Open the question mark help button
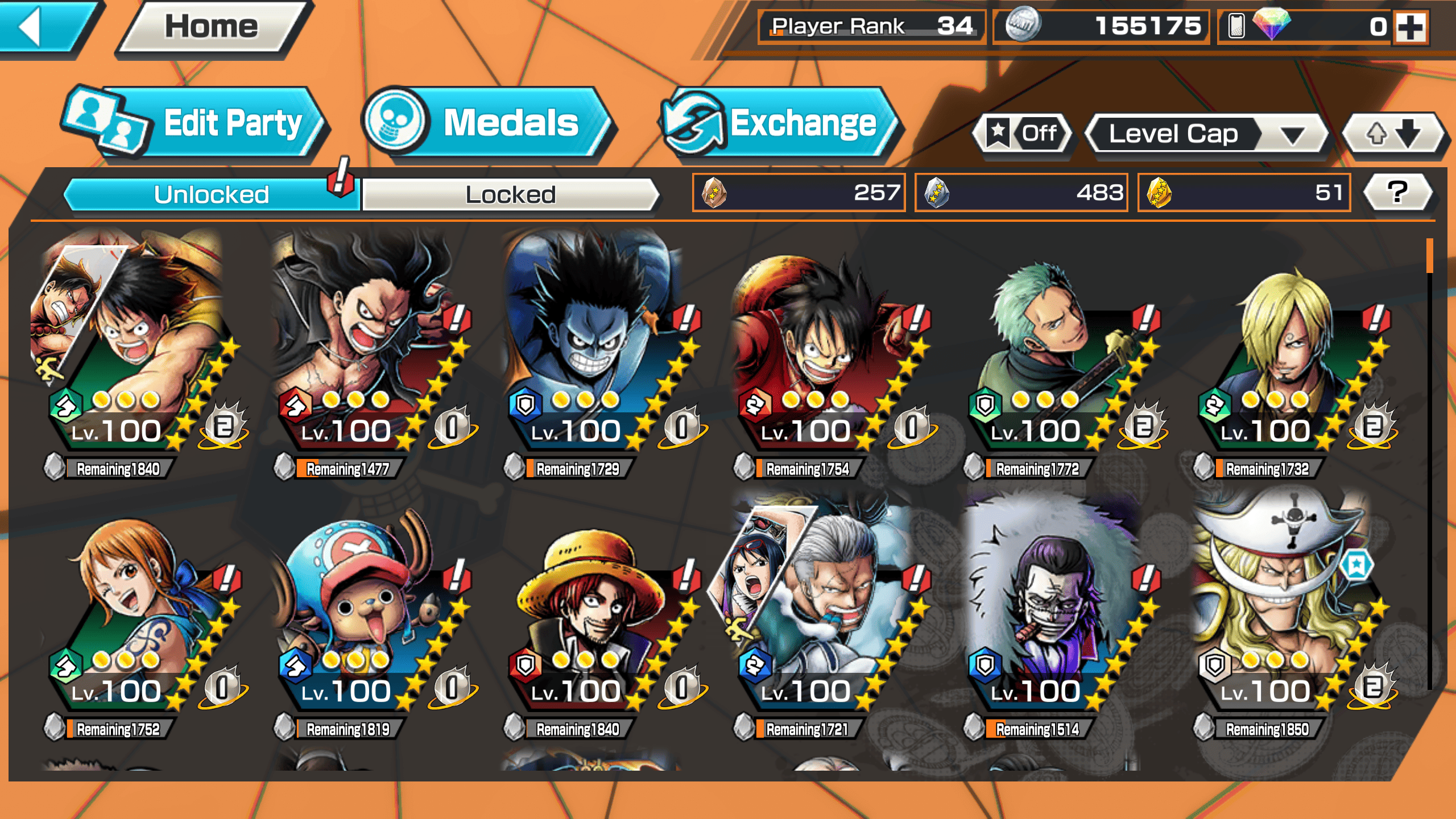The height and width of the screenshot is (819, 1456). (1397, 192)
